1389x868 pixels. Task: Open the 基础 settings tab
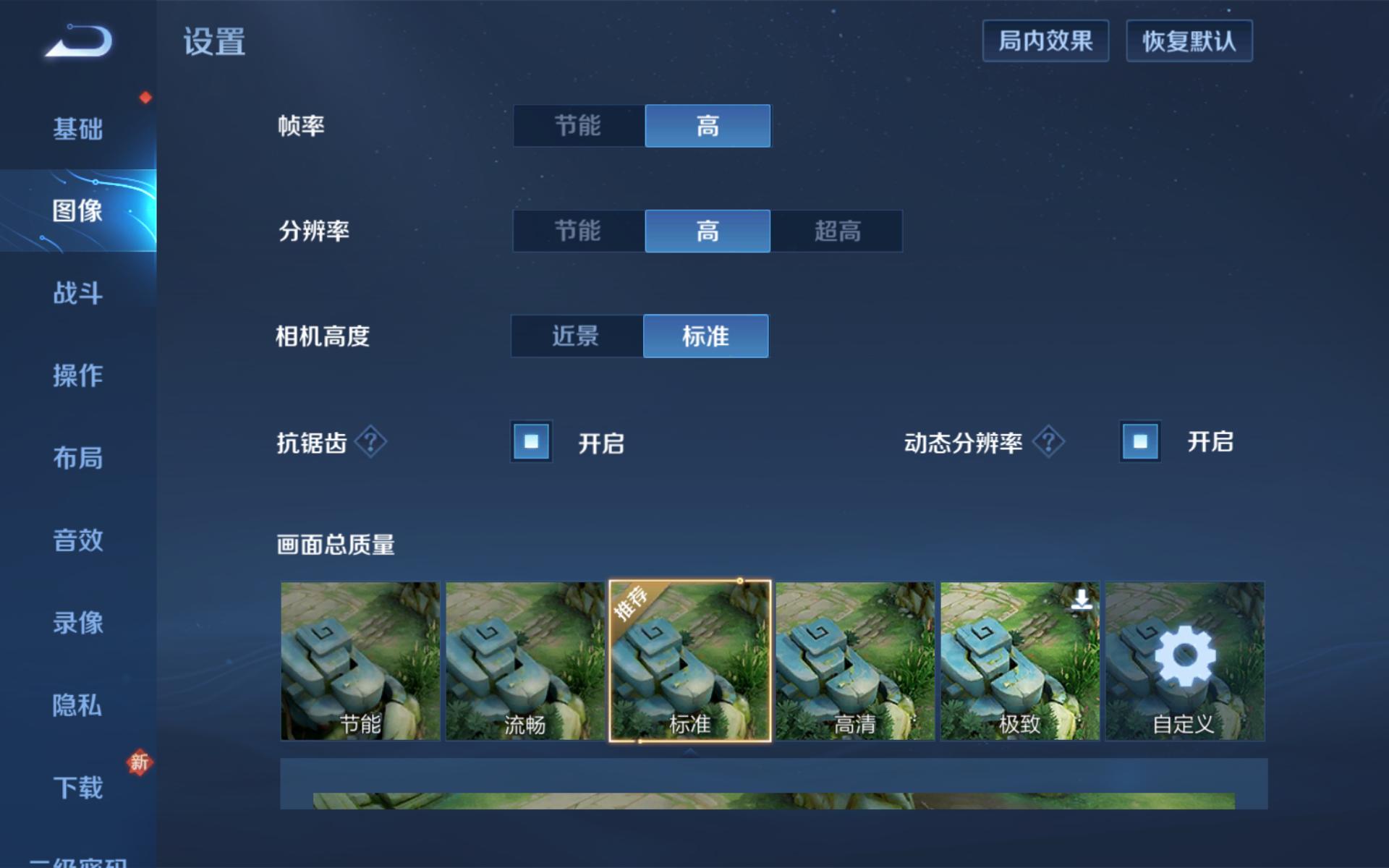point(77,129)
